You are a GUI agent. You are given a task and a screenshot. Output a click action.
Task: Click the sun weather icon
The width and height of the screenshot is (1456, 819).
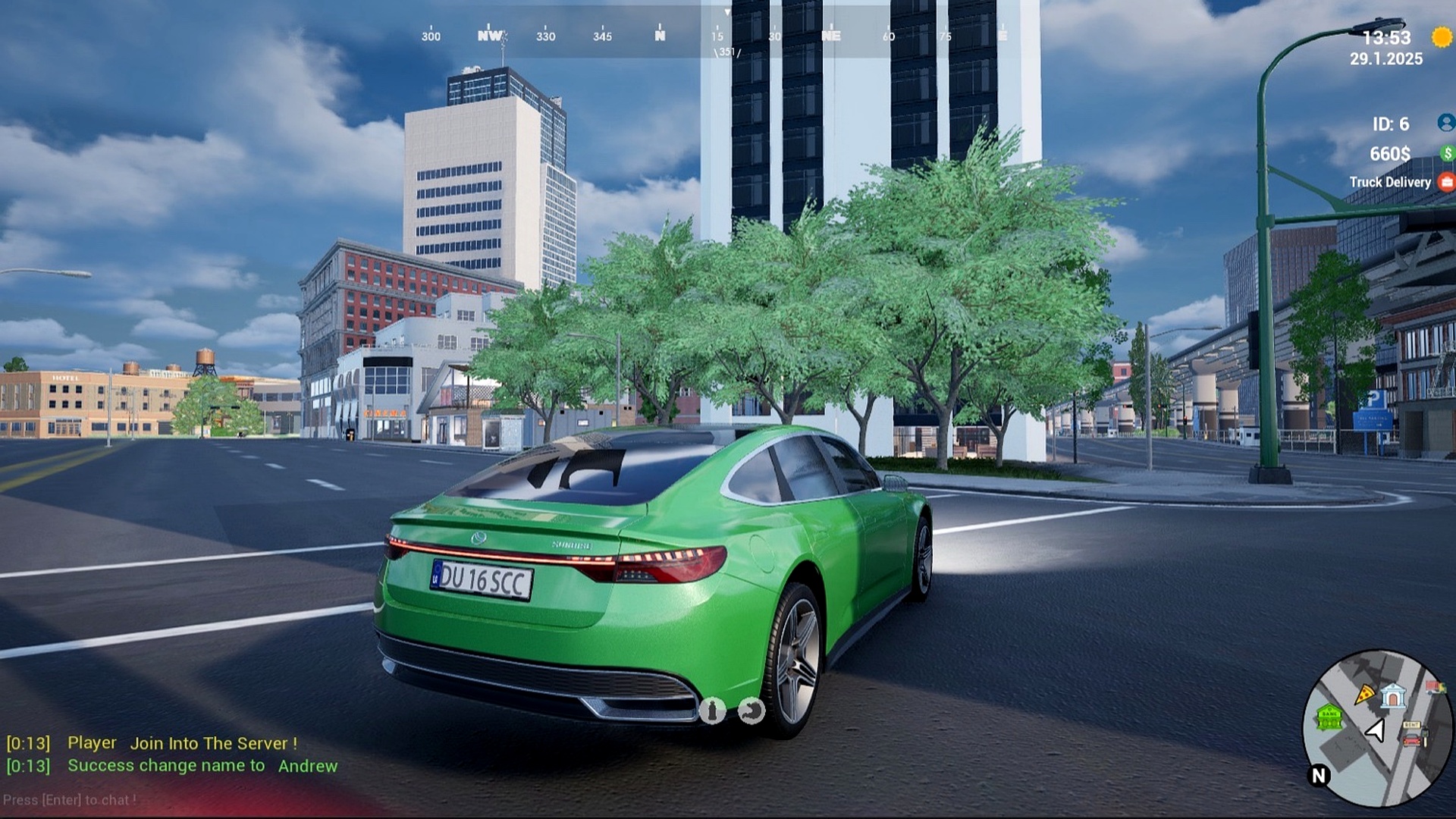tap(1442, 36)
